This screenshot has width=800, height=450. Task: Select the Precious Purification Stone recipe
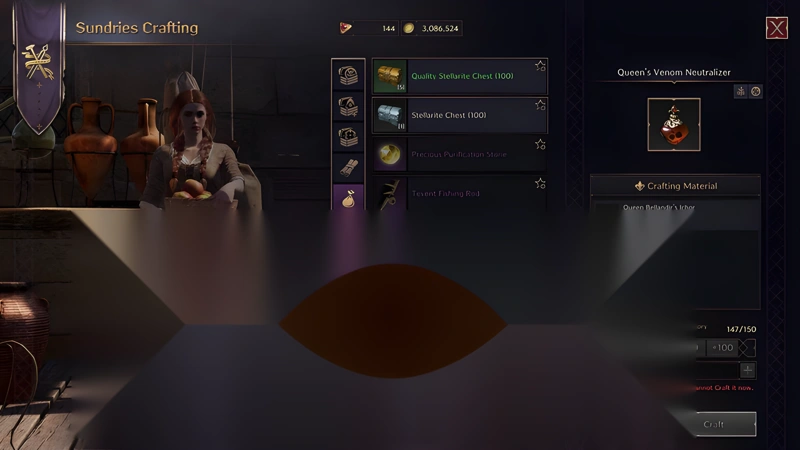click(459, 155)
